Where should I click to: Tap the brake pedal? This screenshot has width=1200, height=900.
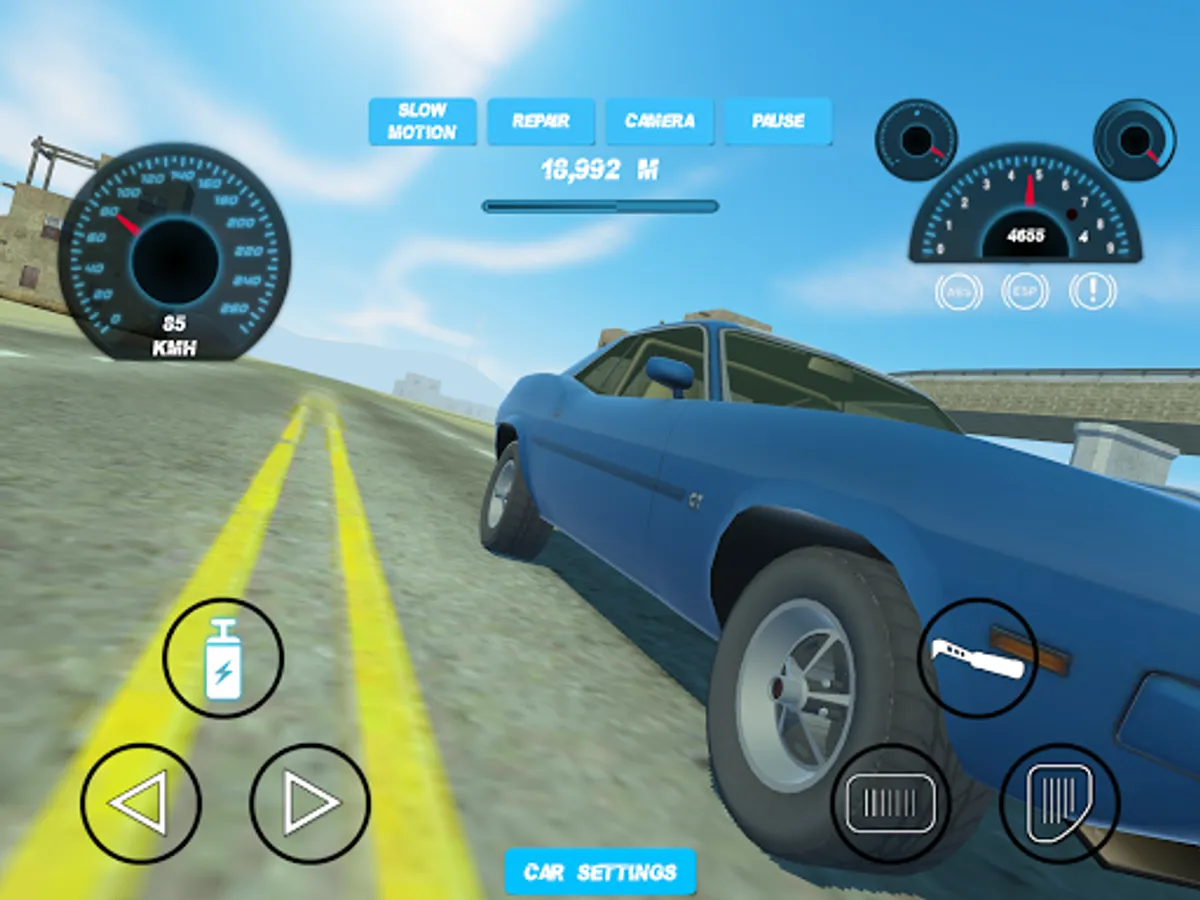tap(891, 803)
